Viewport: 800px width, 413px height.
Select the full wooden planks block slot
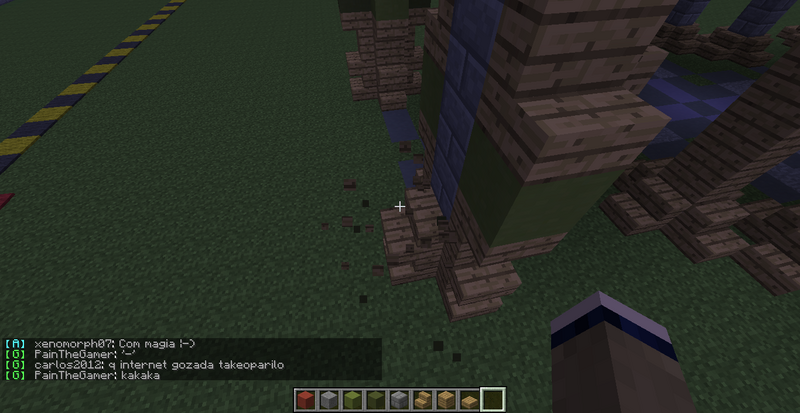[x=446, y=400]
